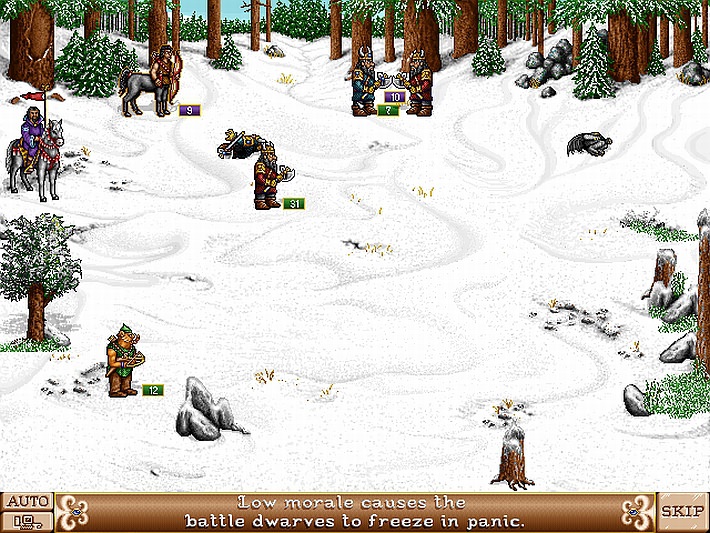Viewport: 710px width, 533px height.
Task: Skip the current unit's turn
Action: coord(683,511)
